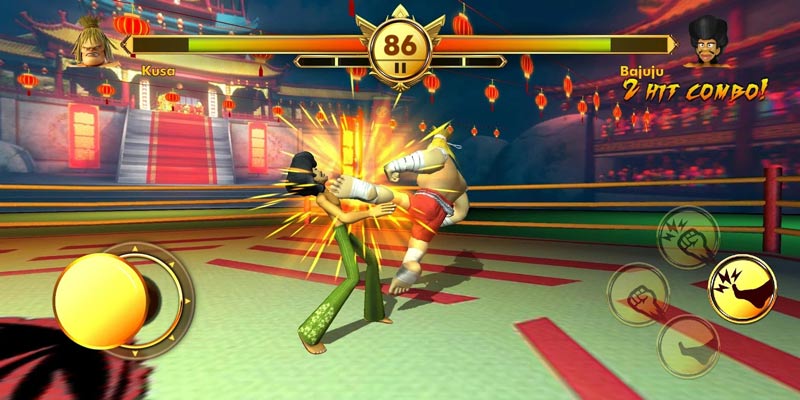This screenshot has width=800, height=400.
Task: Activate the highlighted heavy kick button
Action: tap(742, 288)
